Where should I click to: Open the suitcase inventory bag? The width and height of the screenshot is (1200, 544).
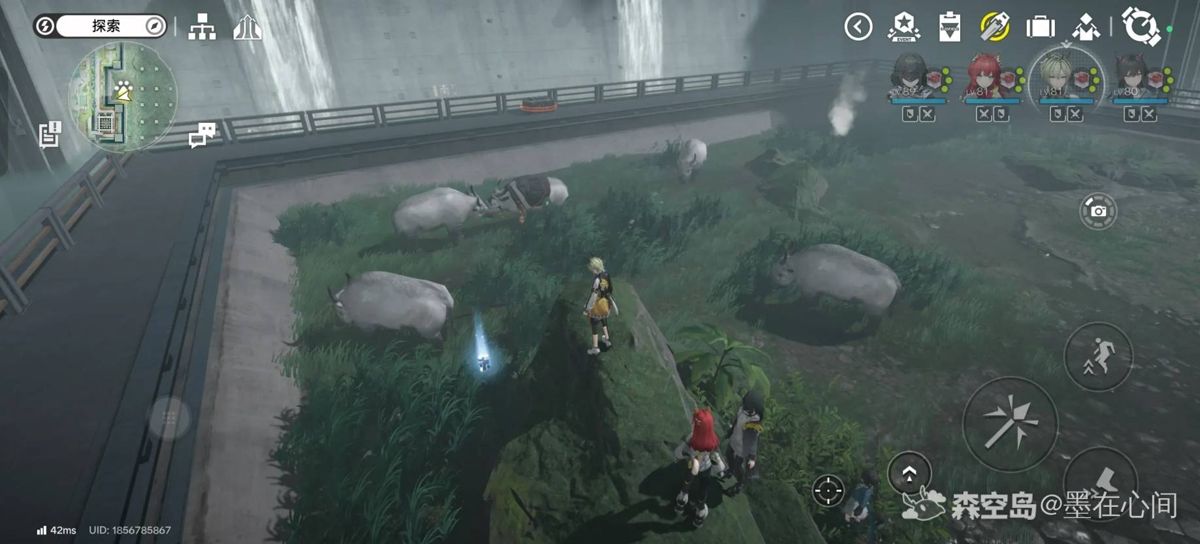(1041, 27)
